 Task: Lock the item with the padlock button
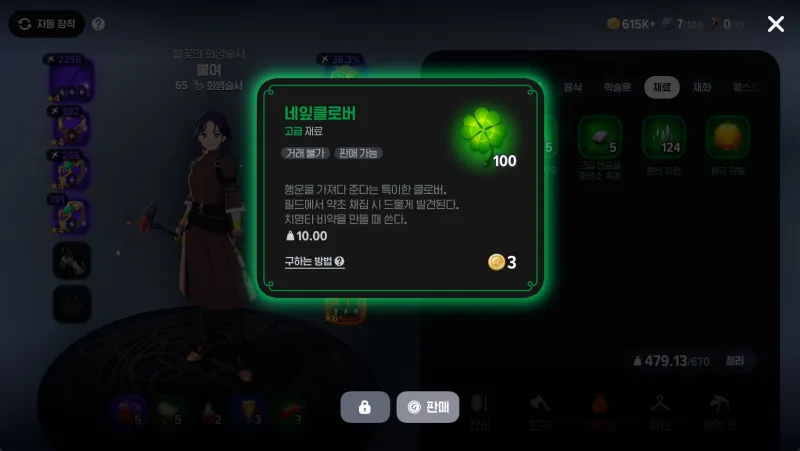(365, 407)
